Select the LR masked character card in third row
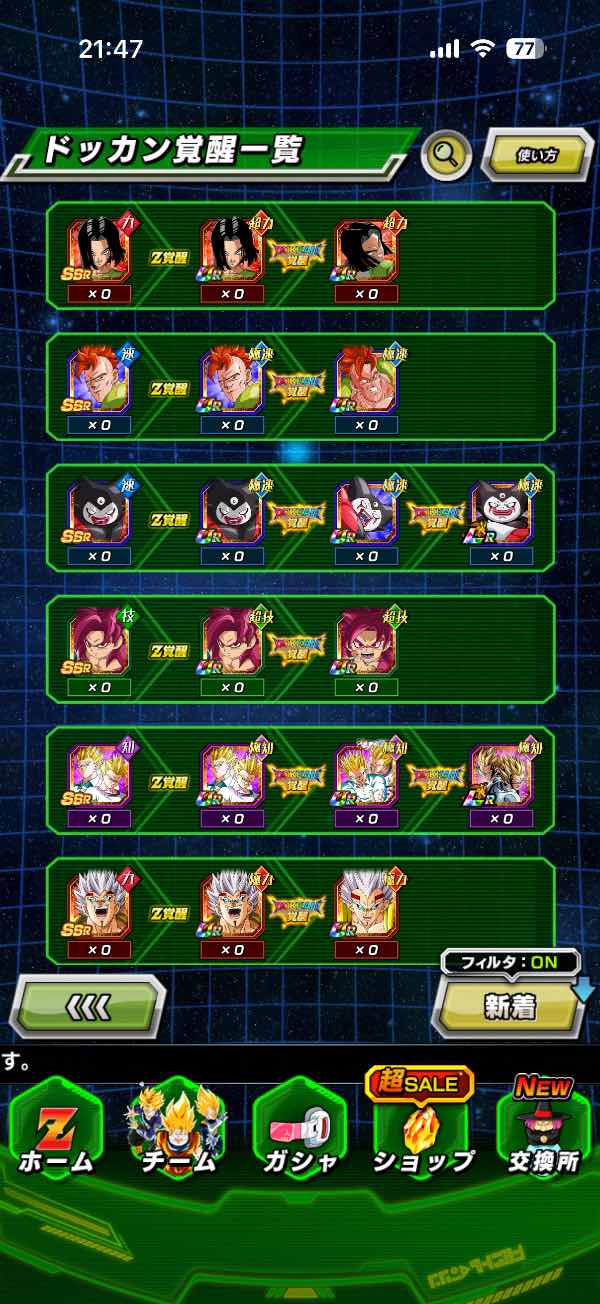This screenshot has height=1304, width=600. [x=501, y=513]
